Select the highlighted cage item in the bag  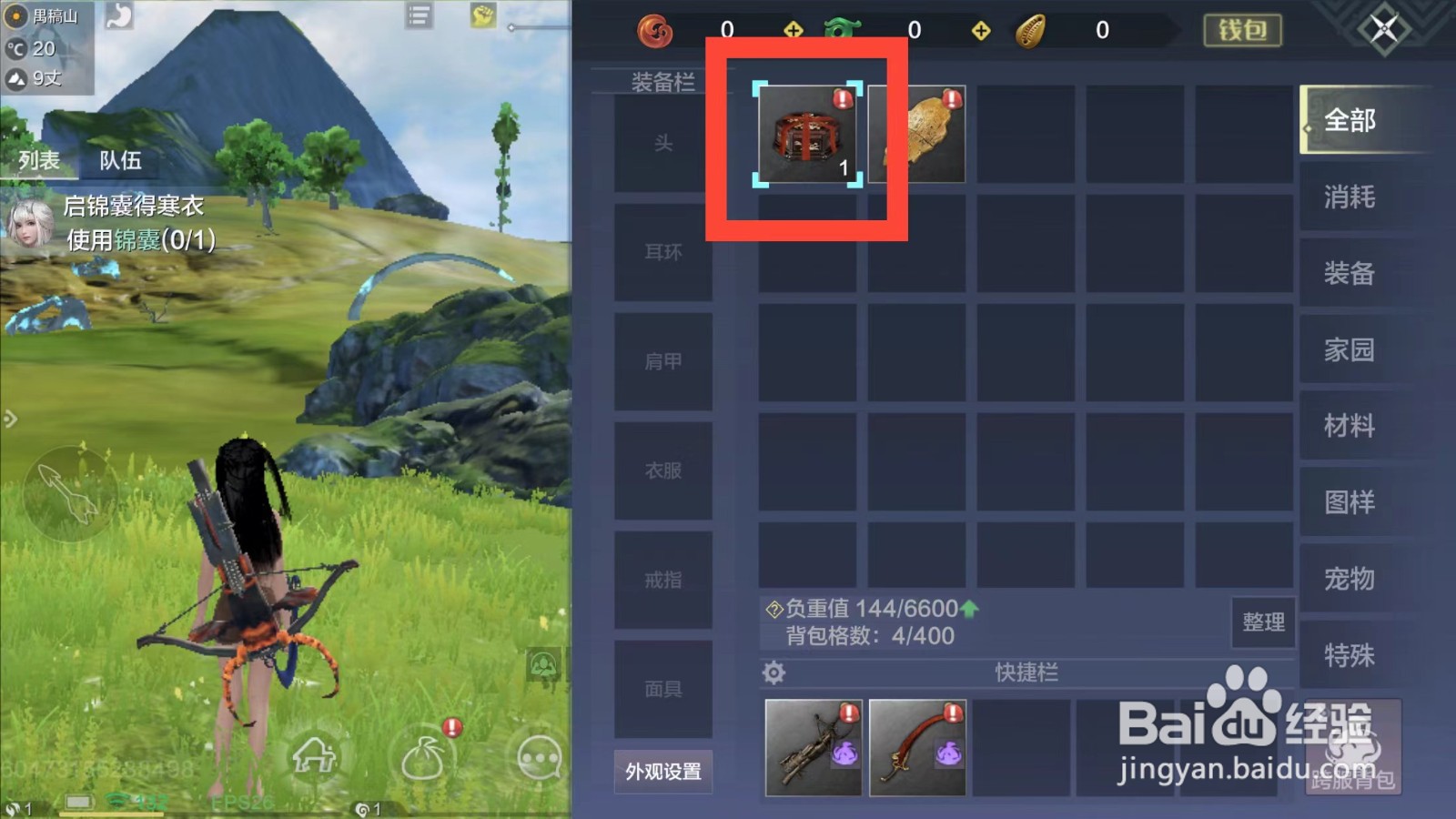pos(808,135)
